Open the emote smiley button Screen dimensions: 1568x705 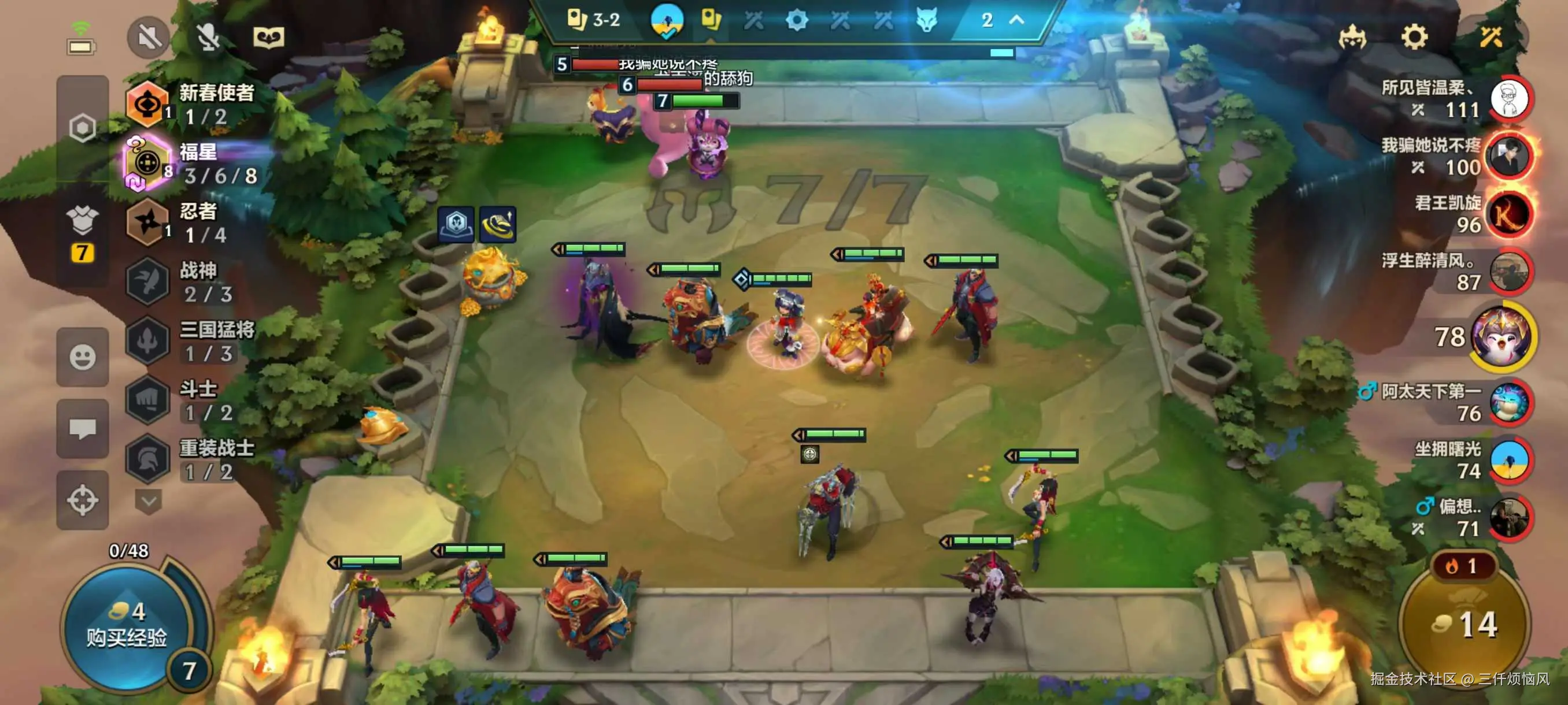click(x=83, y=357)
